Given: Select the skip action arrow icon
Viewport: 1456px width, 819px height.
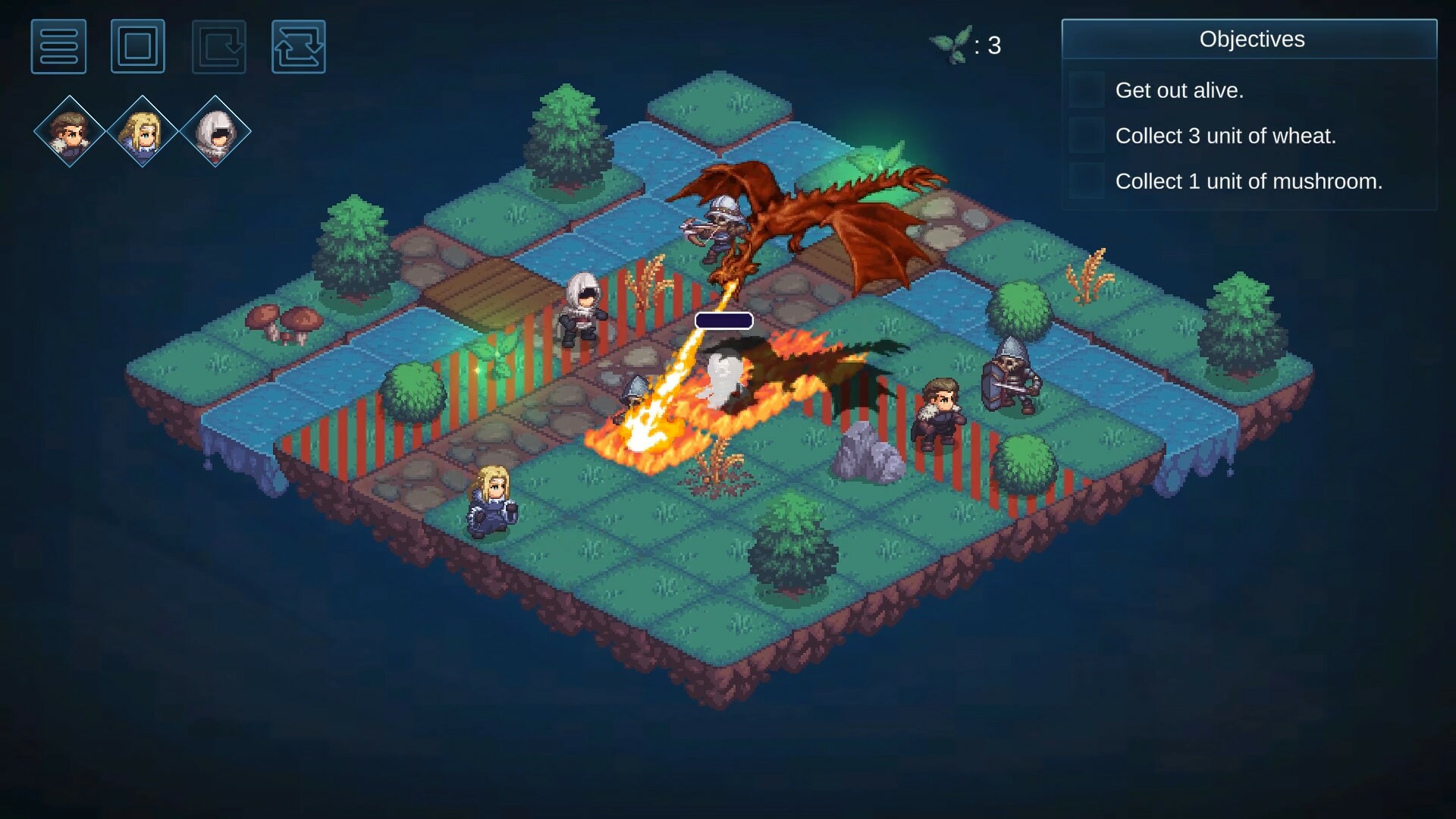Looking at the screenshot, I should pos(218,46).
